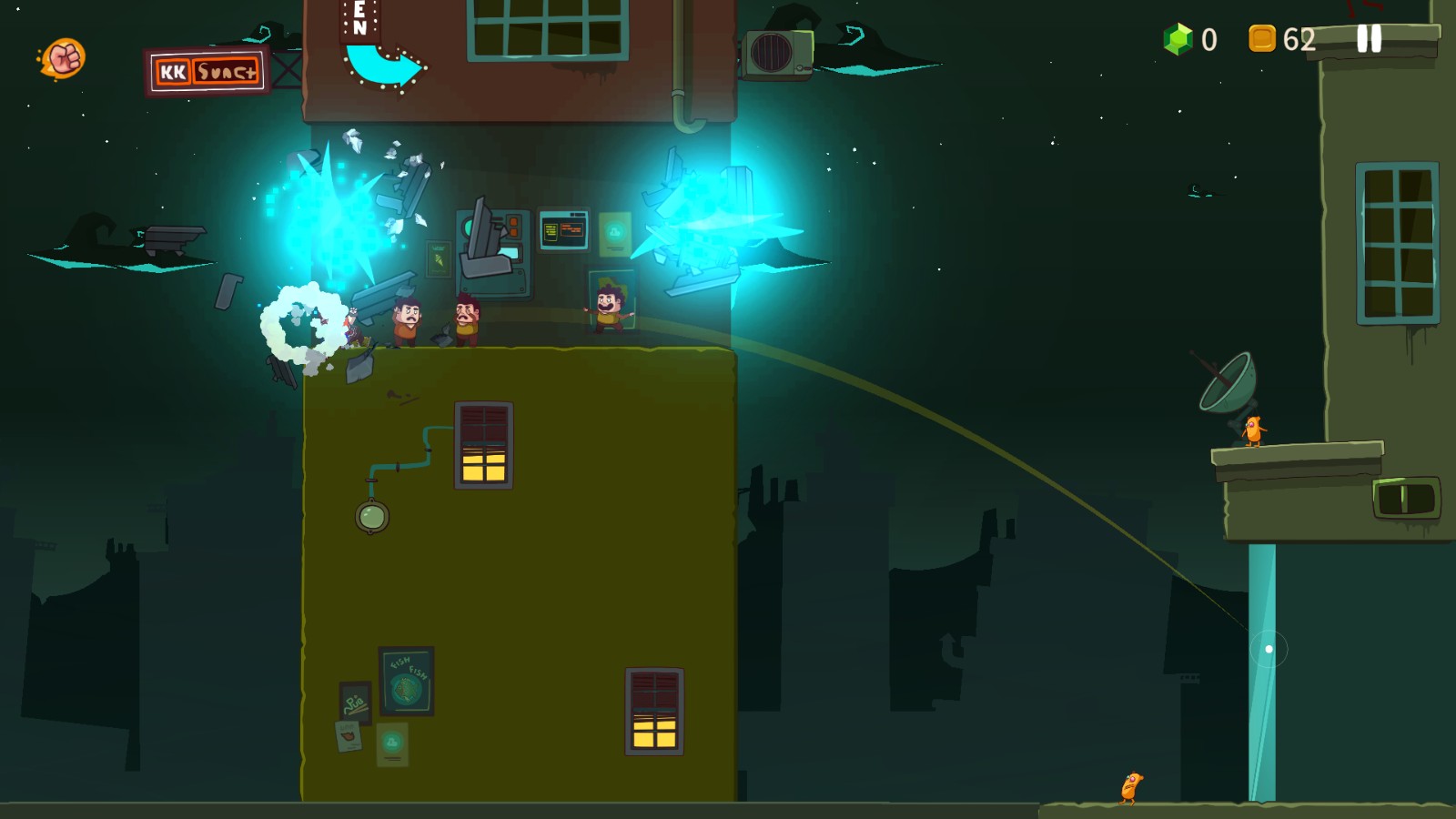This screenshot has width=1456, height=819.
Task: Pause the game
Action: tap(1369, 38)
